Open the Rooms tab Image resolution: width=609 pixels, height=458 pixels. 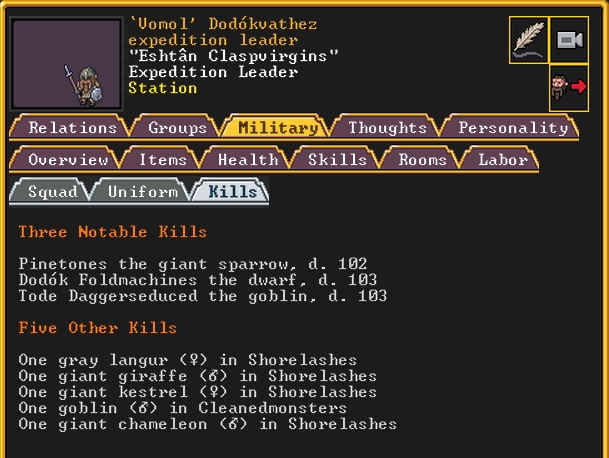tap(422, 159)
